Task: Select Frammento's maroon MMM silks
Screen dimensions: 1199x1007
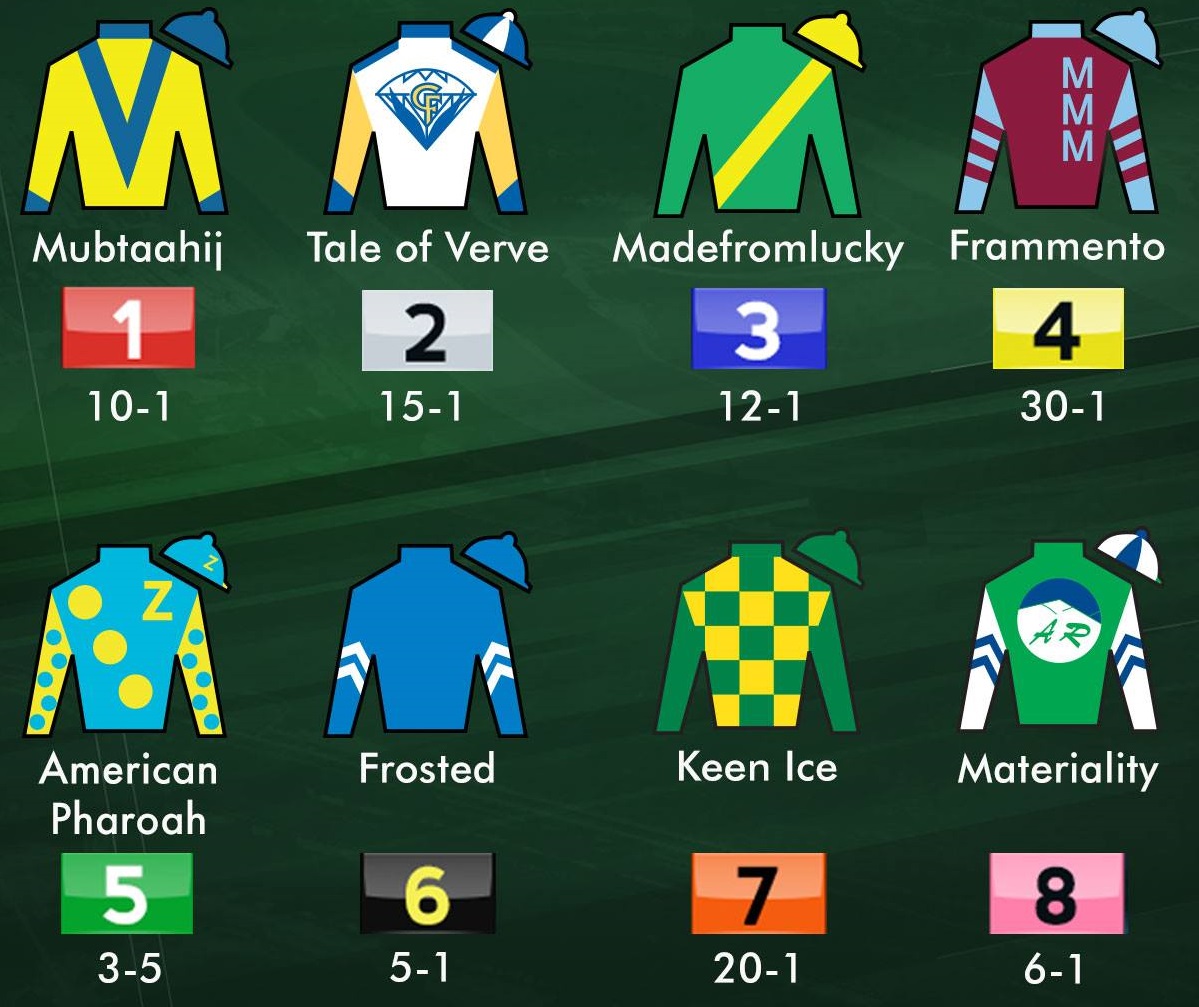Action: tap(1057, 125)
